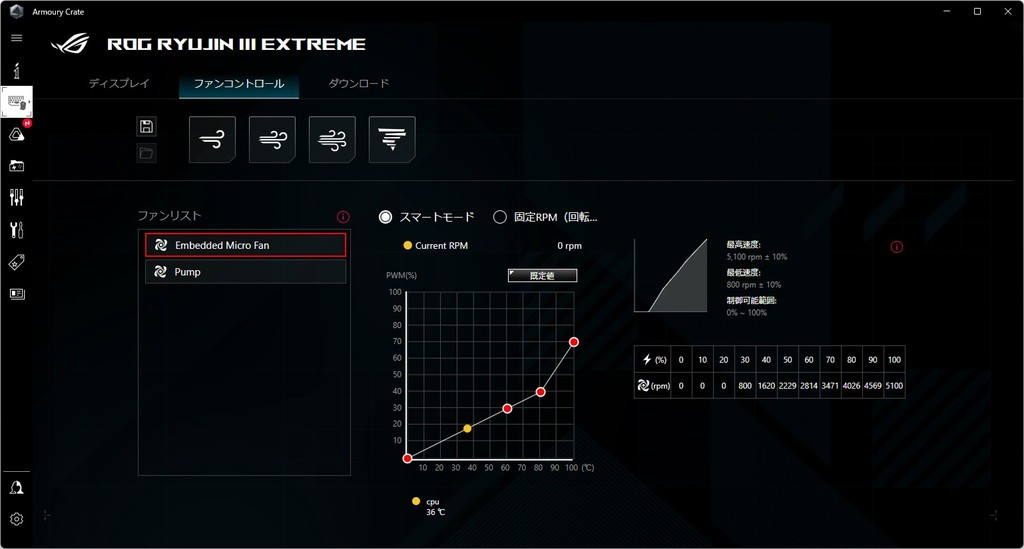Choose the single wind line fan preset

click(212, 139)
